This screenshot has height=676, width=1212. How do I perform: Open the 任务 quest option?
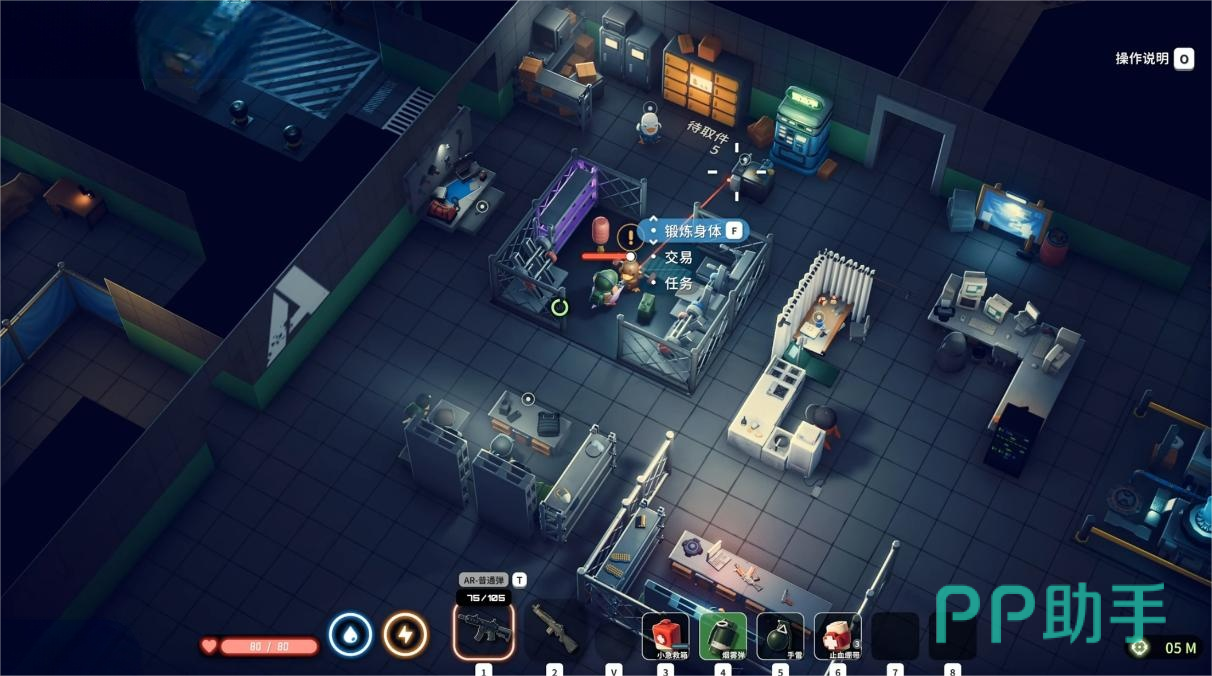pos(679,283)
